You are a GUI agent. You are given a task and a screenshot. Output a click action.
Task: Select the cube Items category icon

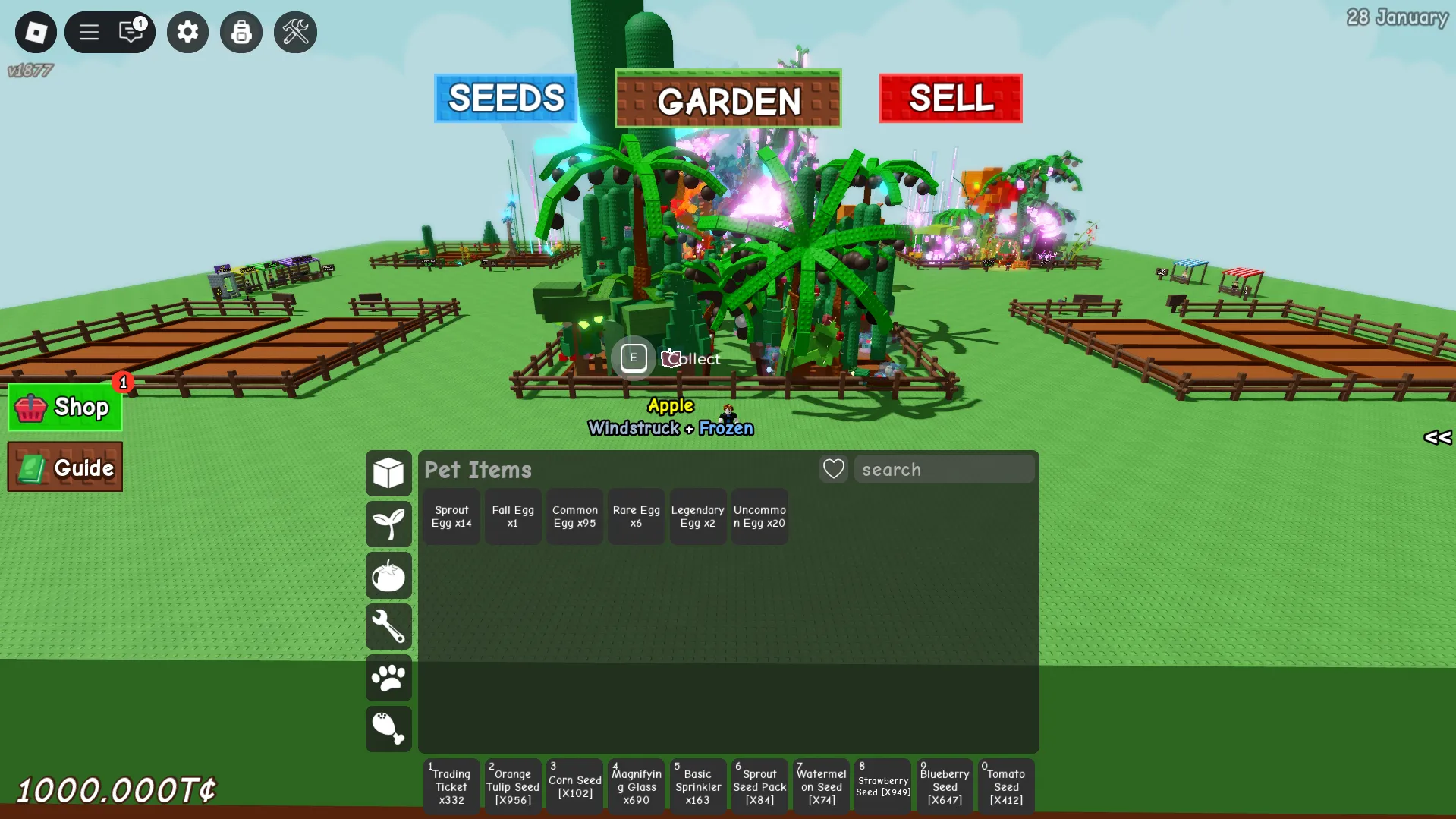pos(388,473)
